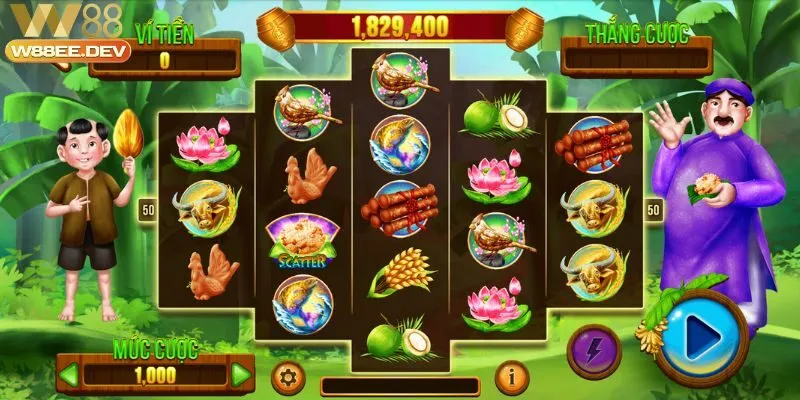This screenshot has height=400, width=800.
Task: Activate the purple lightning turbo button
Action: [594, 352]
